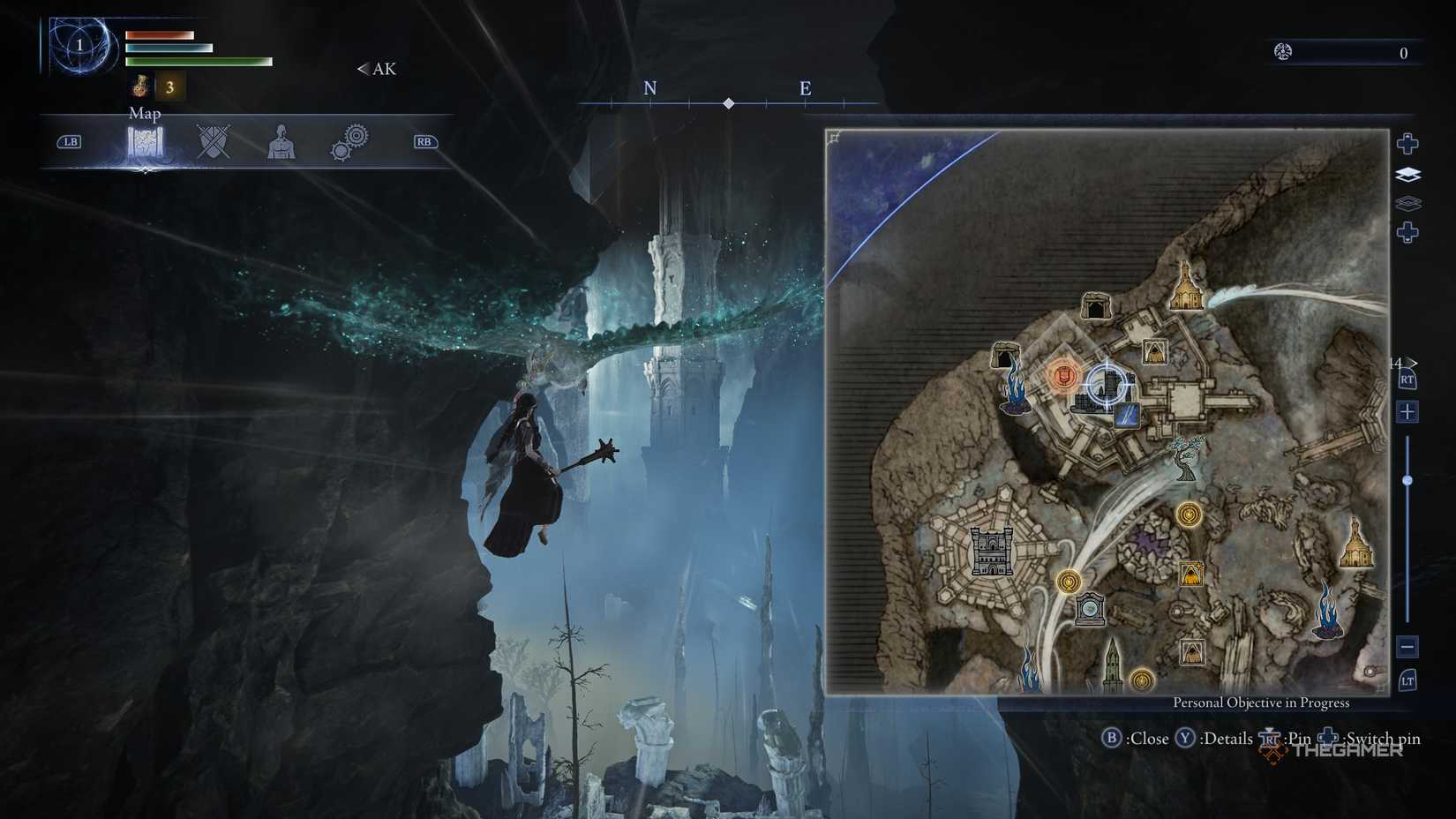Screen dimensions: 1456x819
Task: Click the map zoom slider handle
Action: tap(1408, 479)
